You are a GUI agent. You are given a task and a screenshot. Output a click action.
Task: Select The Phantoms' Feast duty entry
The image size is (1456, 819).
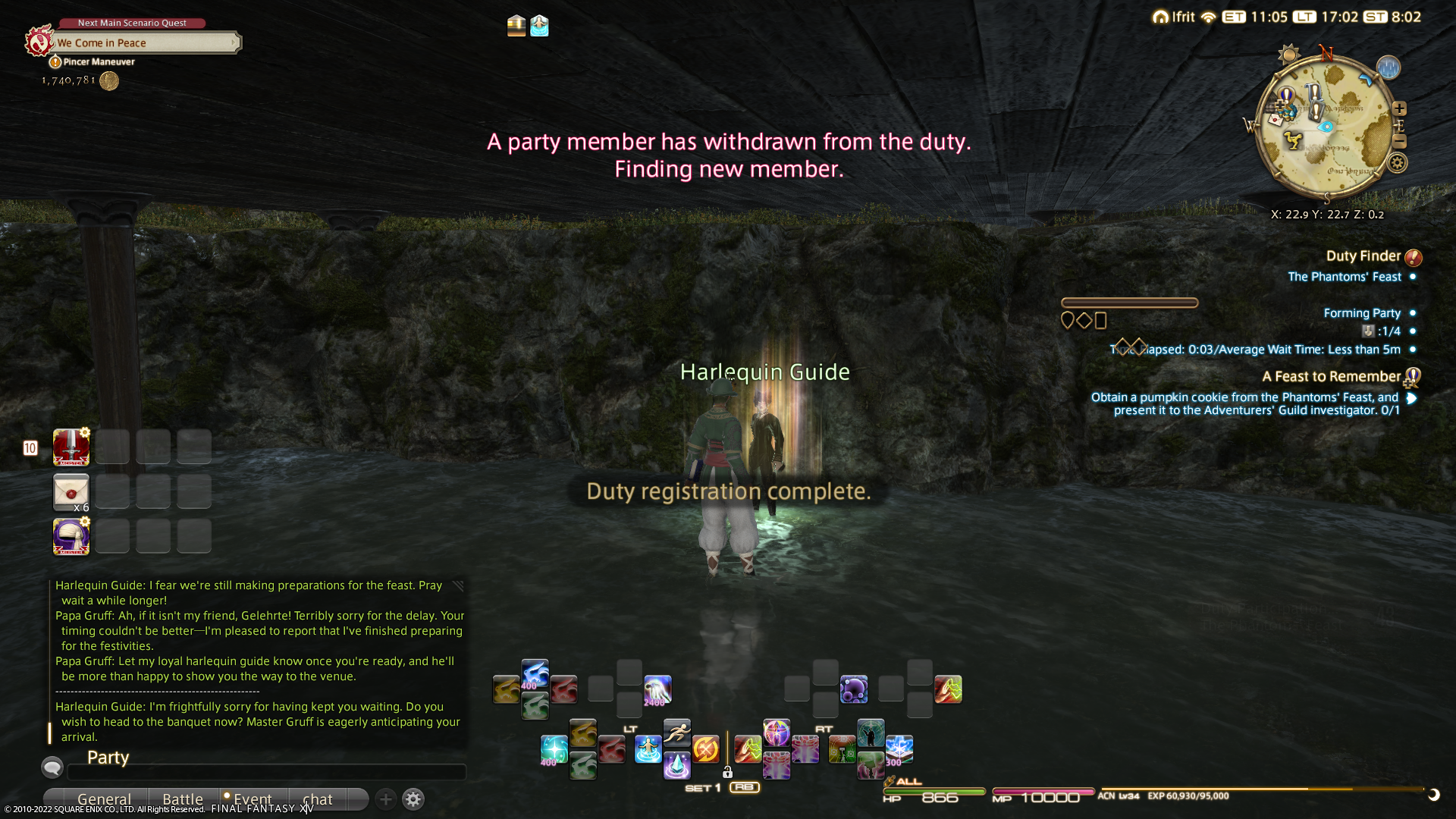pyautogui.click(x=1344, y=277)
